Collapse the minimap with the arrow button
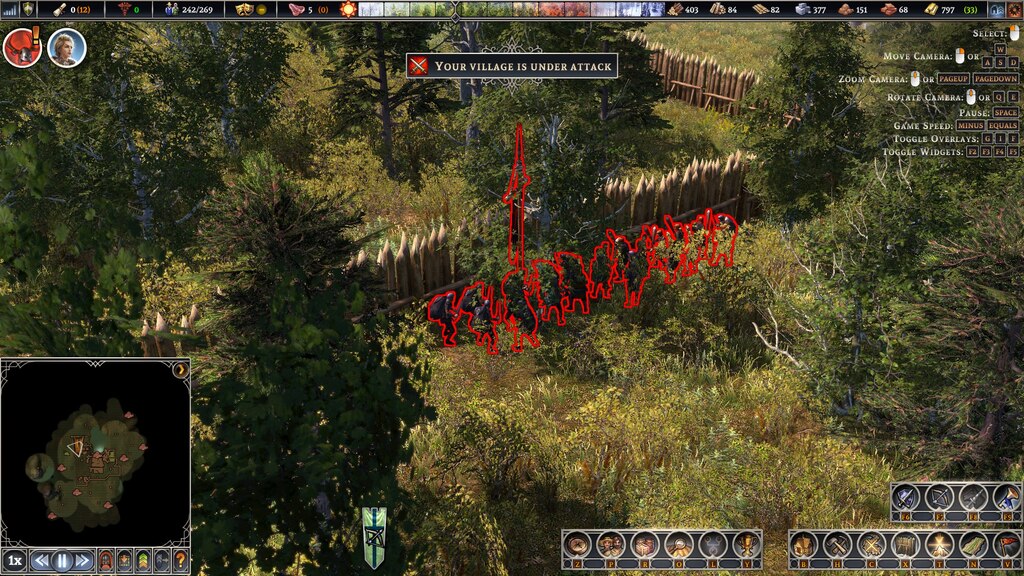 point(181,369)
